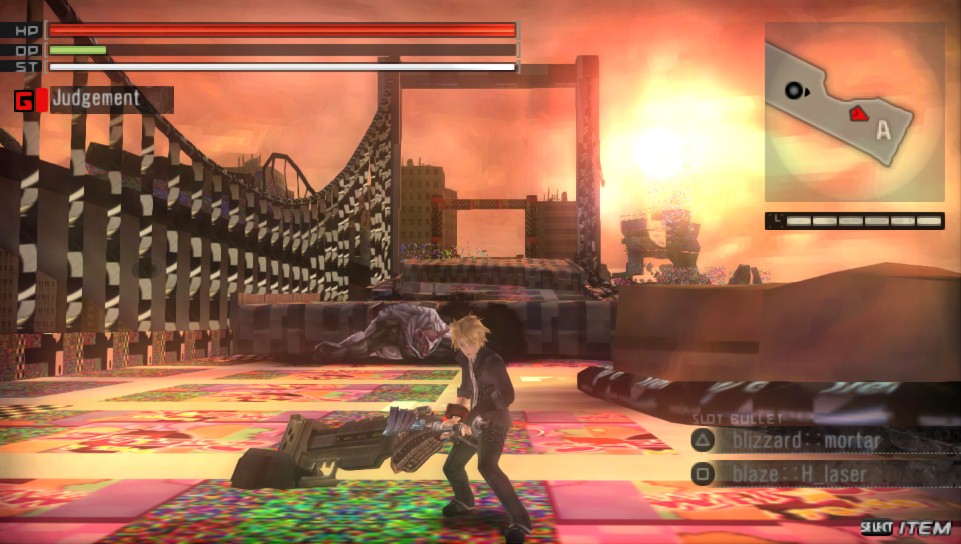Open the minimap in the corner
The height and width of the screenshot is (544, 961).
click(x=854, y=112)
